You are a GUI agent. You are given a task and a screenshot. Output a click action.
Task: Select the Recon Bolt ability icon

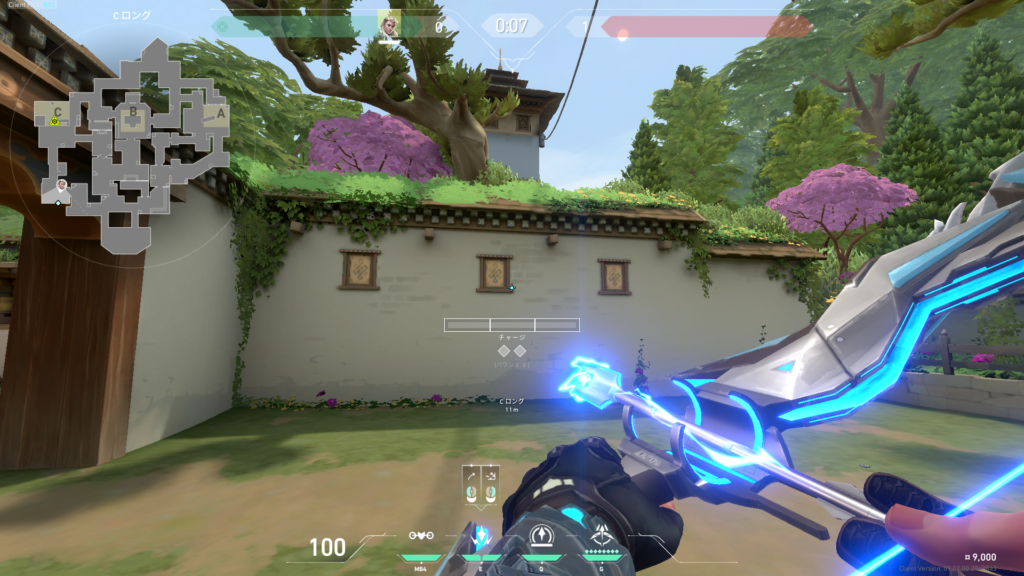(x=541, y=537)
